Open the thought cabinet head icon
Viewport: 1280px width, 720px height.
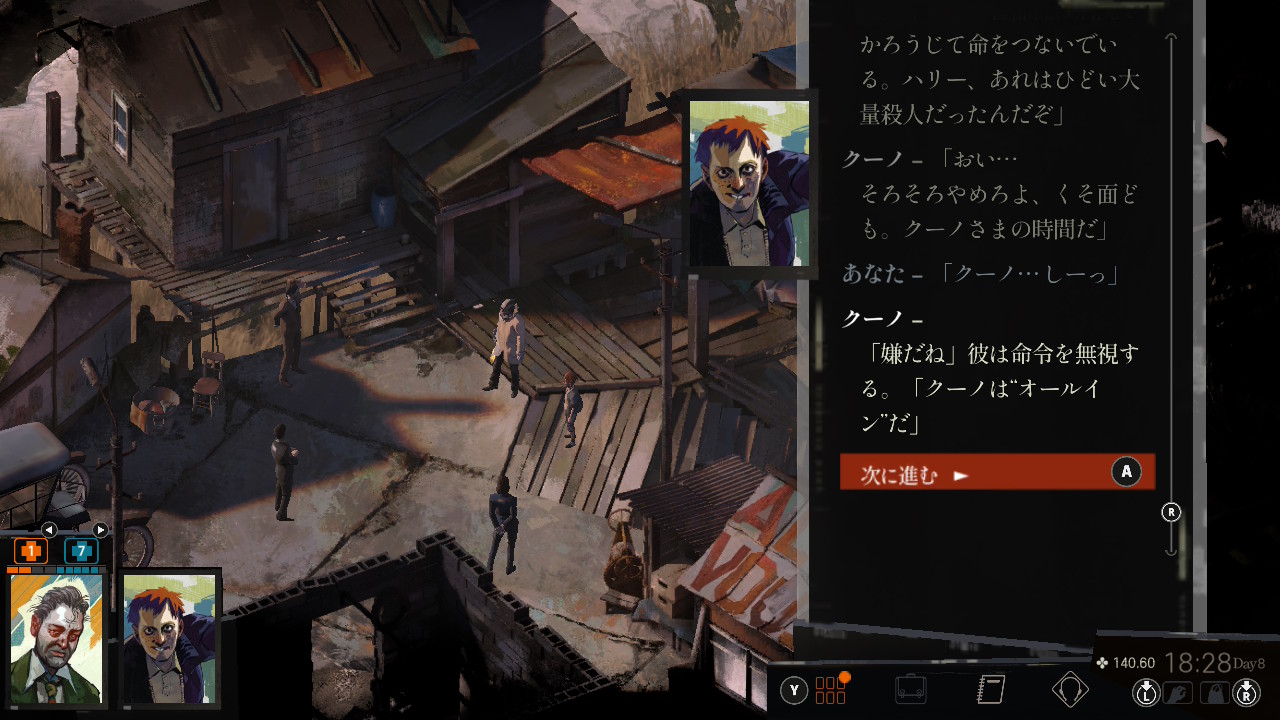(x=1070, y=690)
